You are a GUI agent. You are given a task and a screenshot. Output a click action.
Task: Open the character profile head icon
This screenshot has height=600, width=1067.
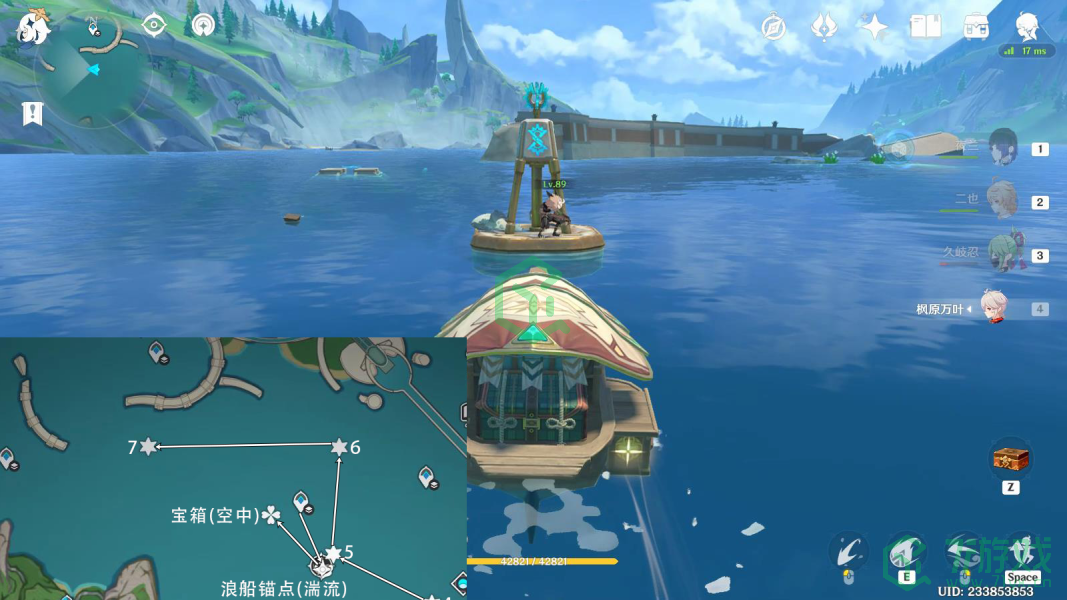tap(1027, 26)
